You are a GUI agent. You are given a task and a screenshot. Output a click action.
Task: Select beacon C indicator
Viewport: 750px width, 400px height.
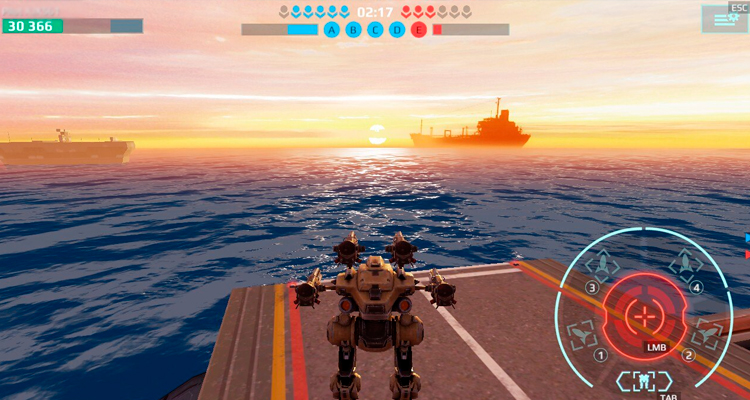pyautogui.click(x=375, y=30)
